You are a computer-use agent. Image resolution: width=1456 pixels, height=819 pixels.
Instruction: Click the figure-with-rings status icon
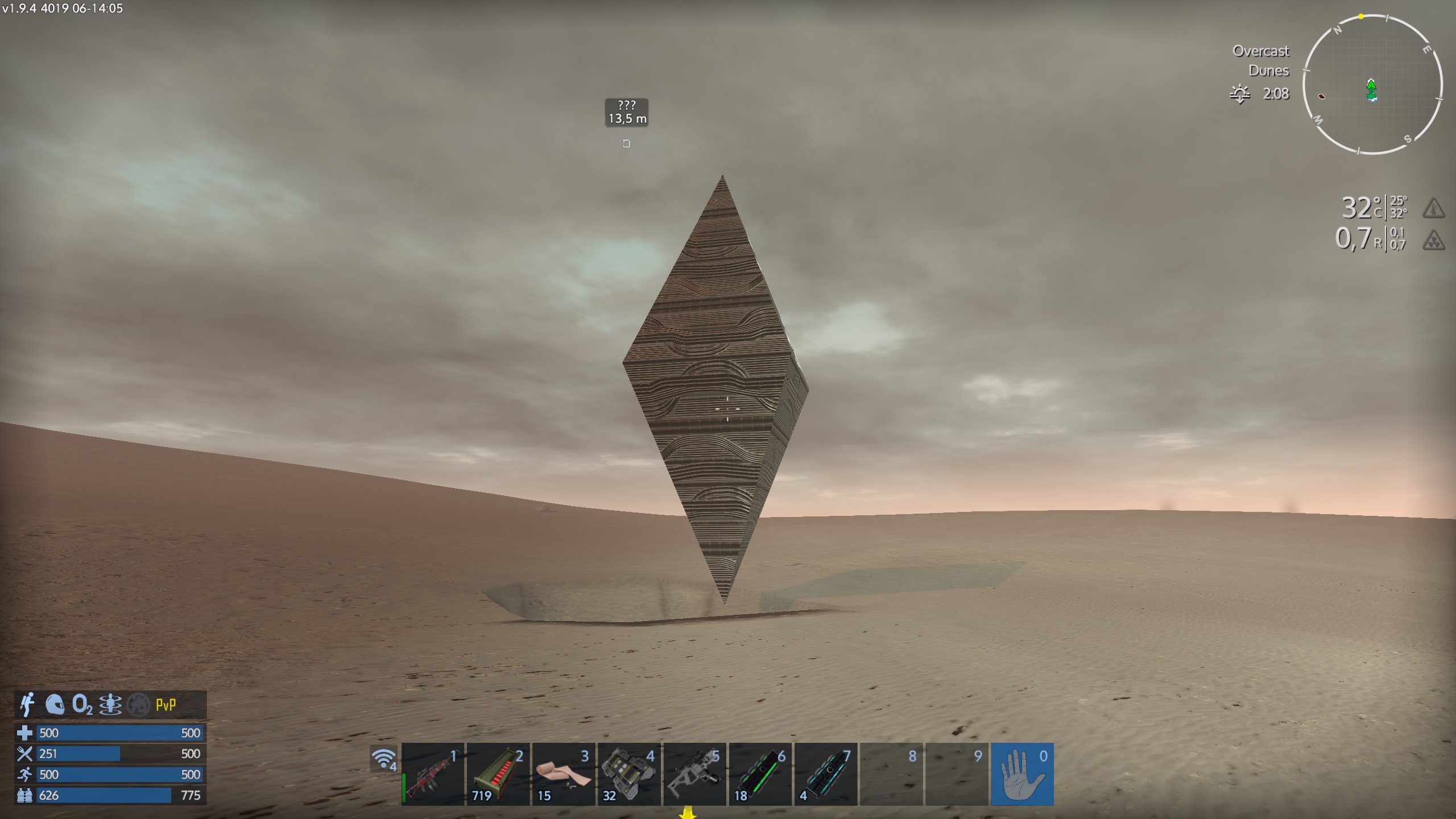tap(110, 705)
